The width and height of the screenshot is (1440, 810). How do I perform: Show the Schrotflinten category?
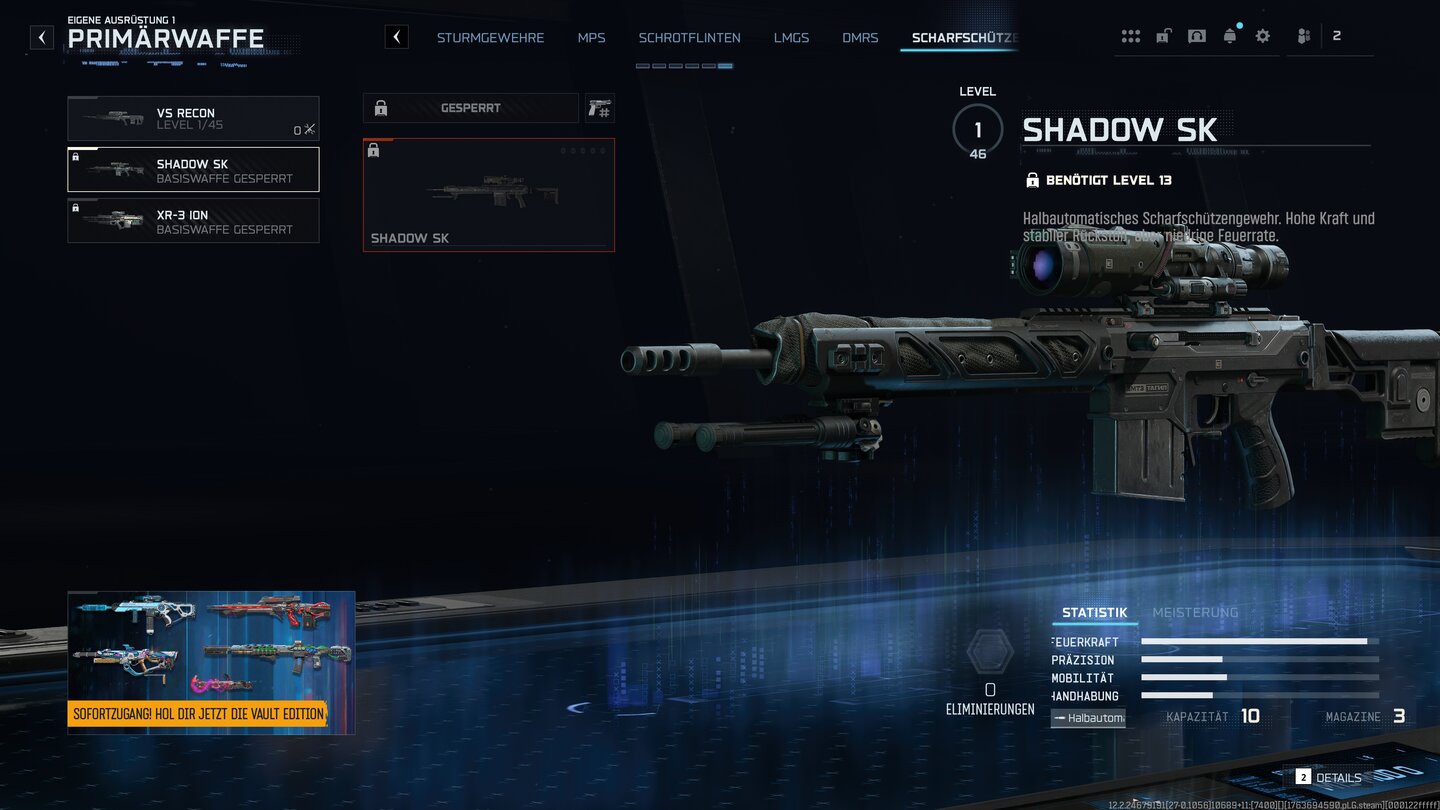689,38
